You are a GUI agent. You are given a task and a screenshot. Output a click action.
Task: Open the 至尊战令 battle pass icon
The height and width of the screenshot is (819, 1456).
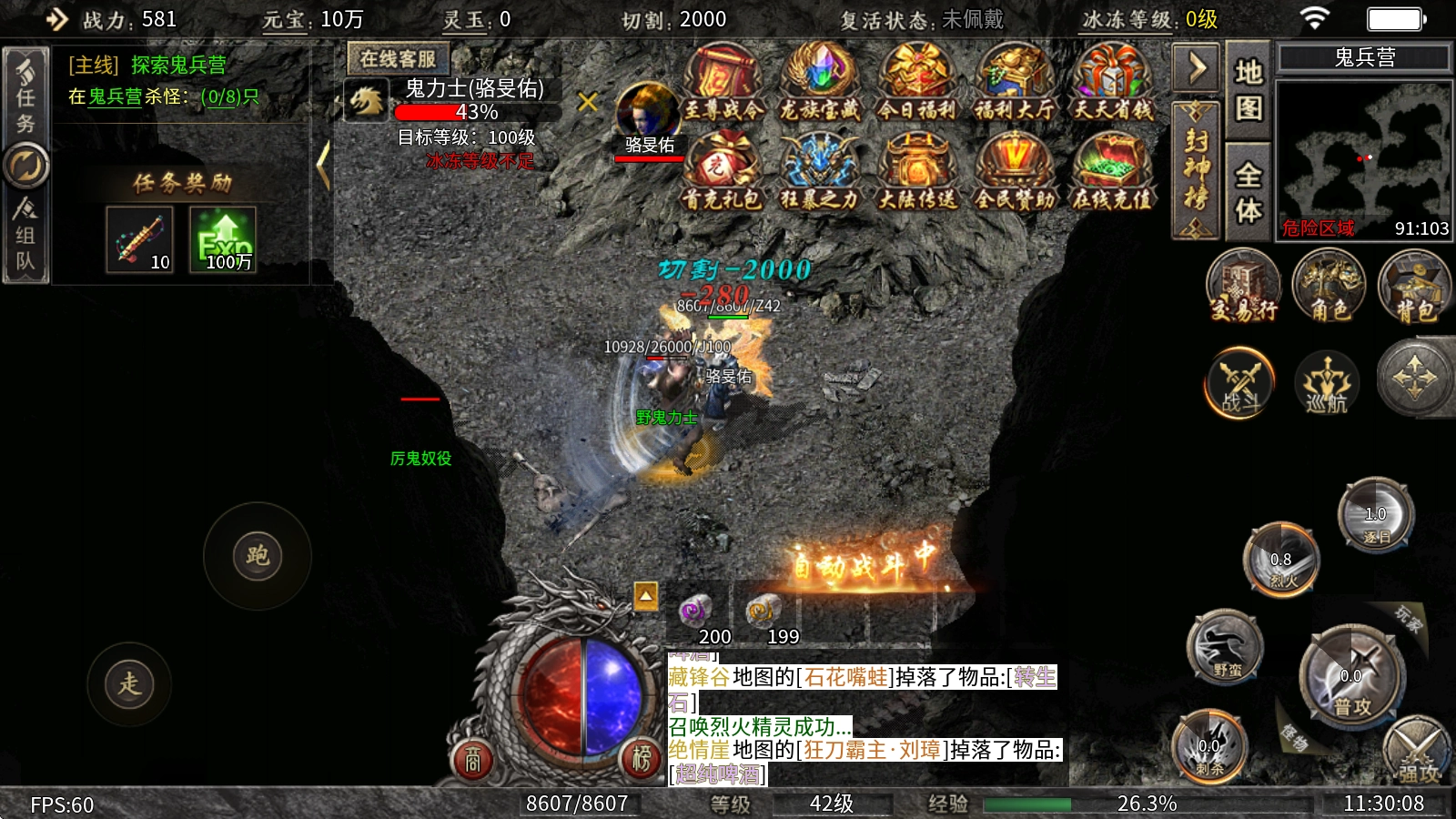tap(723, 82)
